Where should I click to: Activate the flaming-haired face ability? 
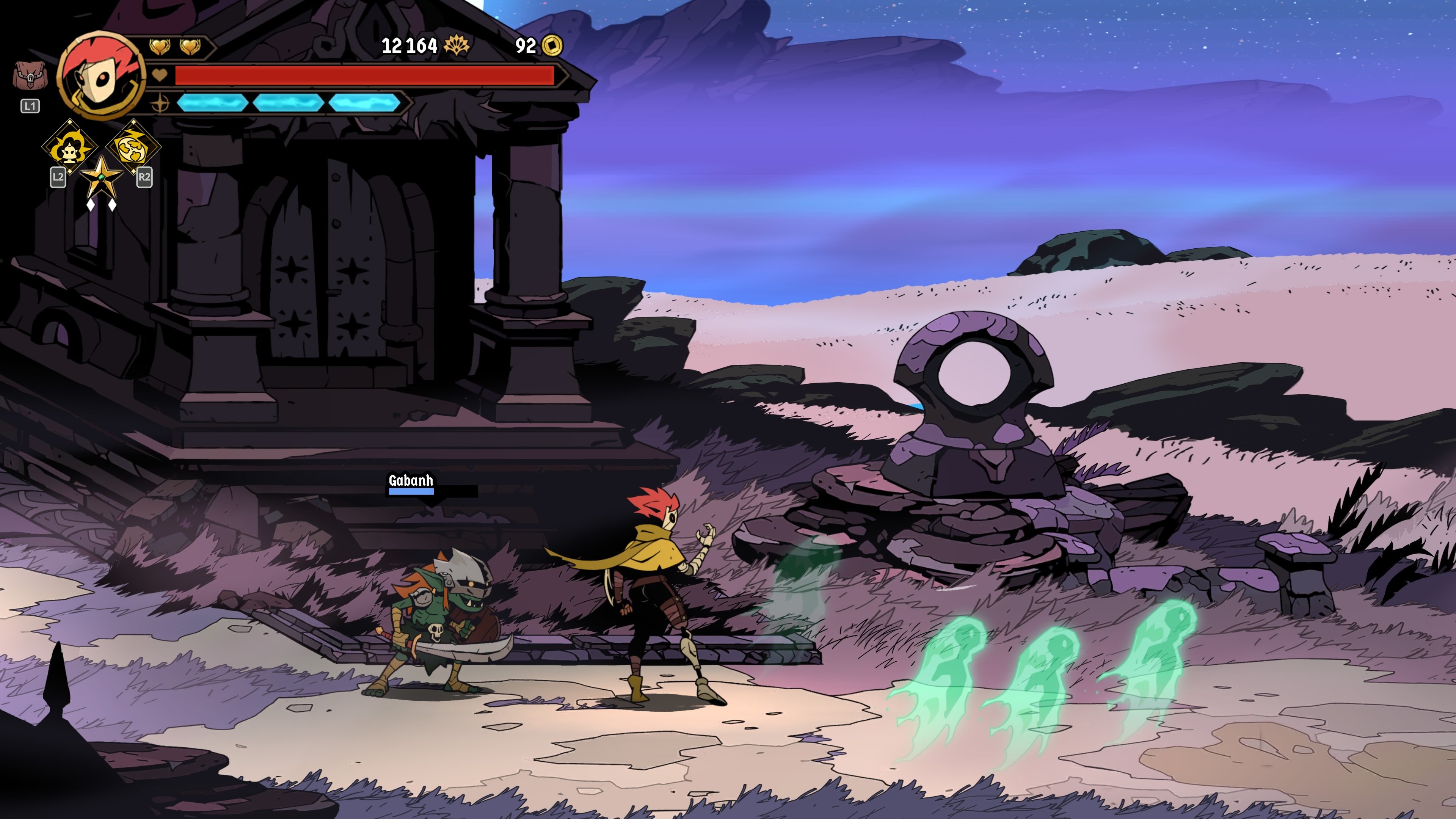click(x=70, y=146)
